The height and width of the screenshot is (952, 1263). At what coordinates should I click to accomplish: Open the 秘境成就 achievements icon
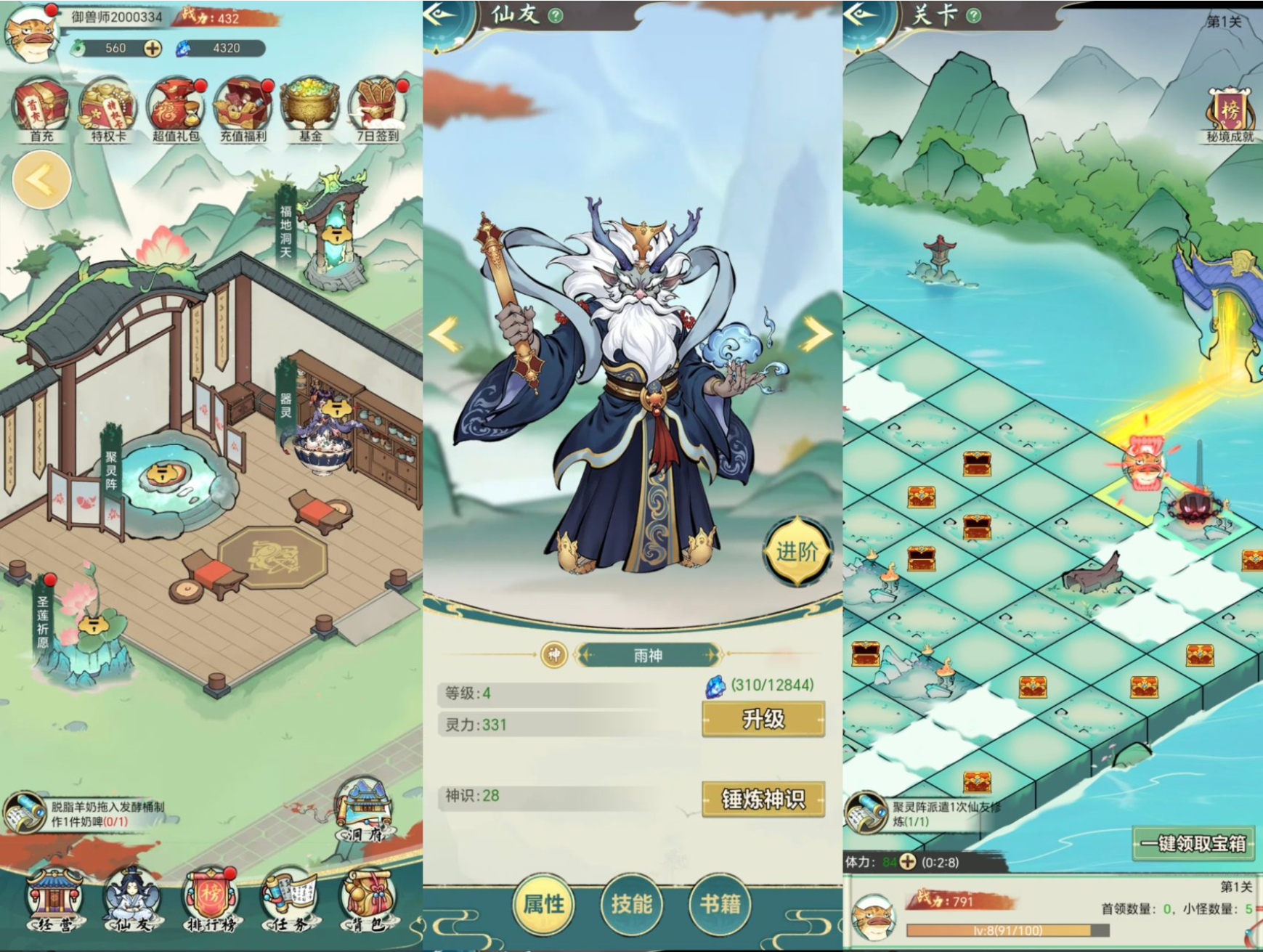tap(1230, 115)
